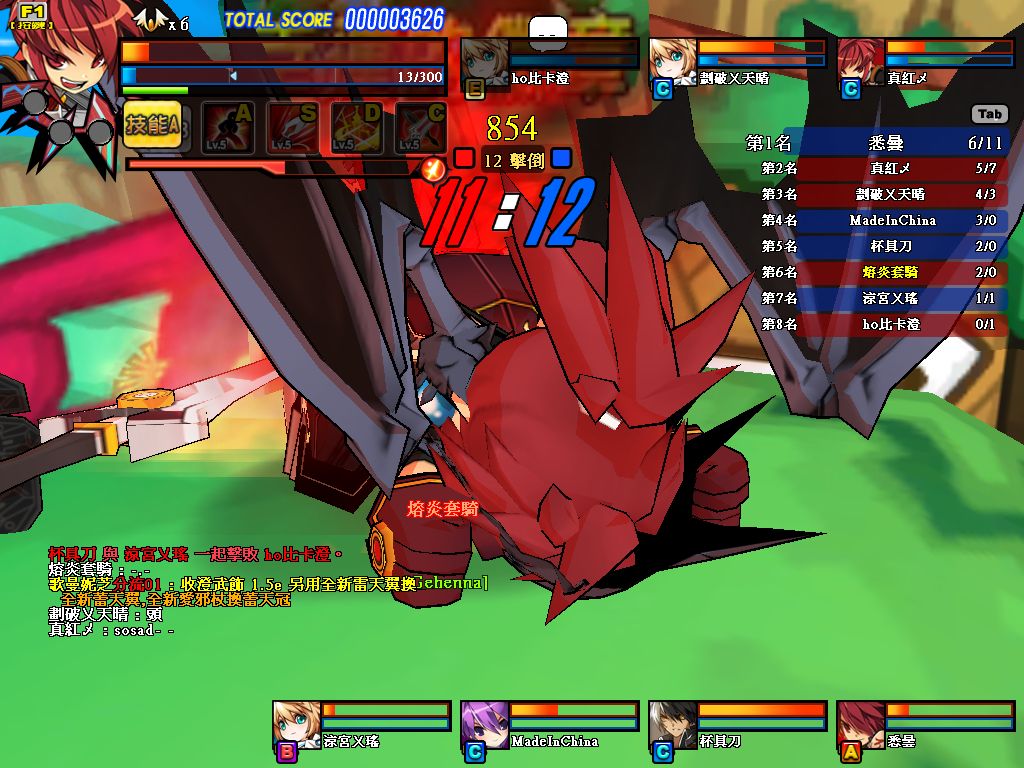Activate the Lv.5 skill labeled A

click(x=226, y=127)
